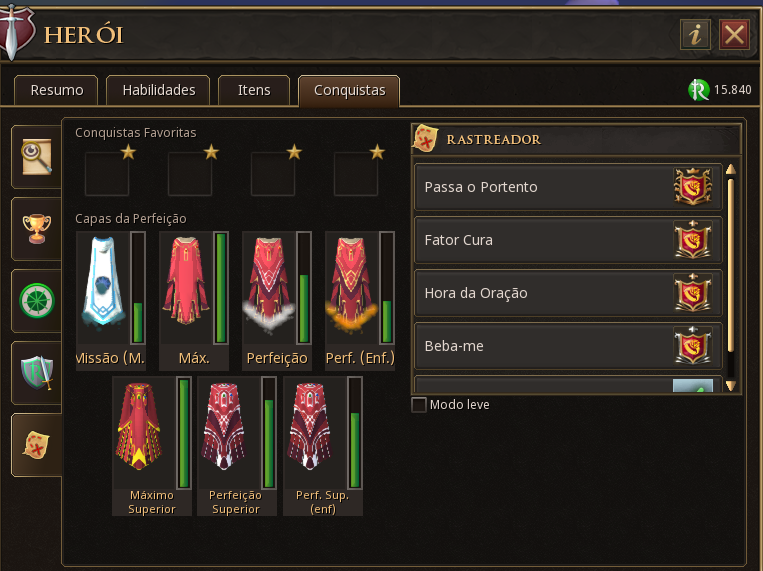This screenshot has height=571, width=763.
Task: Show the trophy side tab
Action: (37, 229)
